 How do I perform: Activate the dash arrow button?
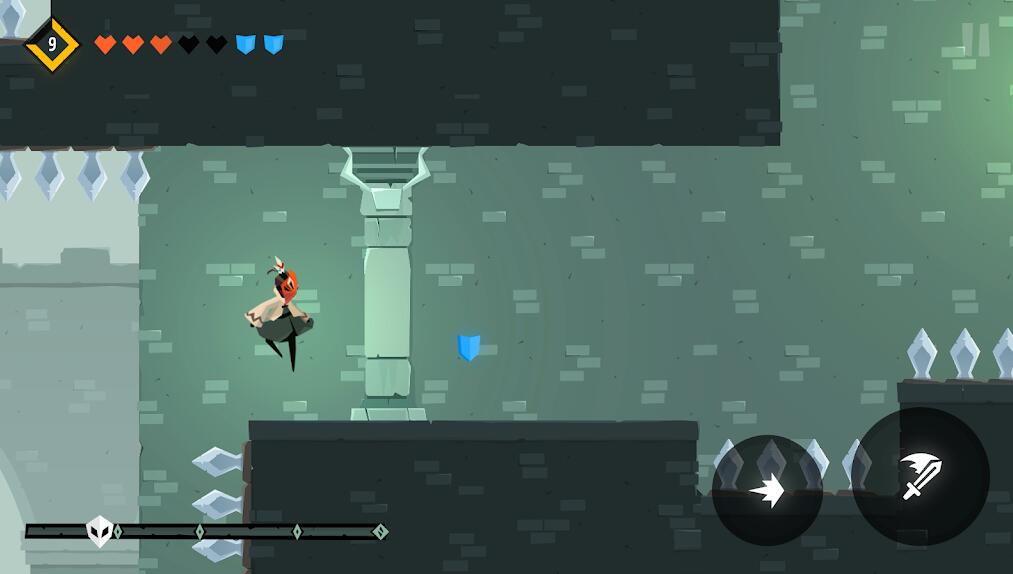point(767,490)
